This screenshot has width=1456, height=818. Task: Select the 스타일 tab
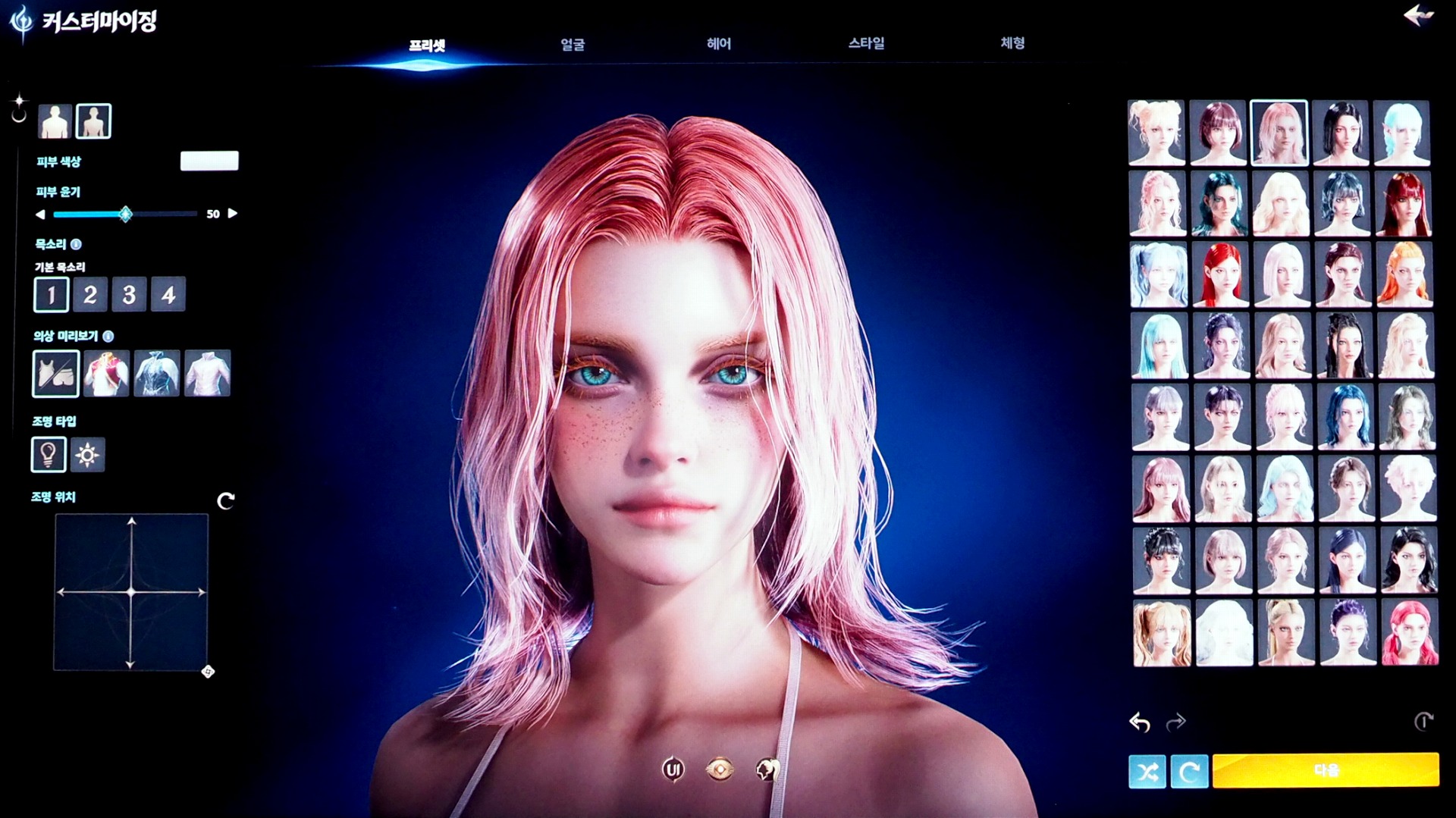pyautogui.click(x=866, y=43)
